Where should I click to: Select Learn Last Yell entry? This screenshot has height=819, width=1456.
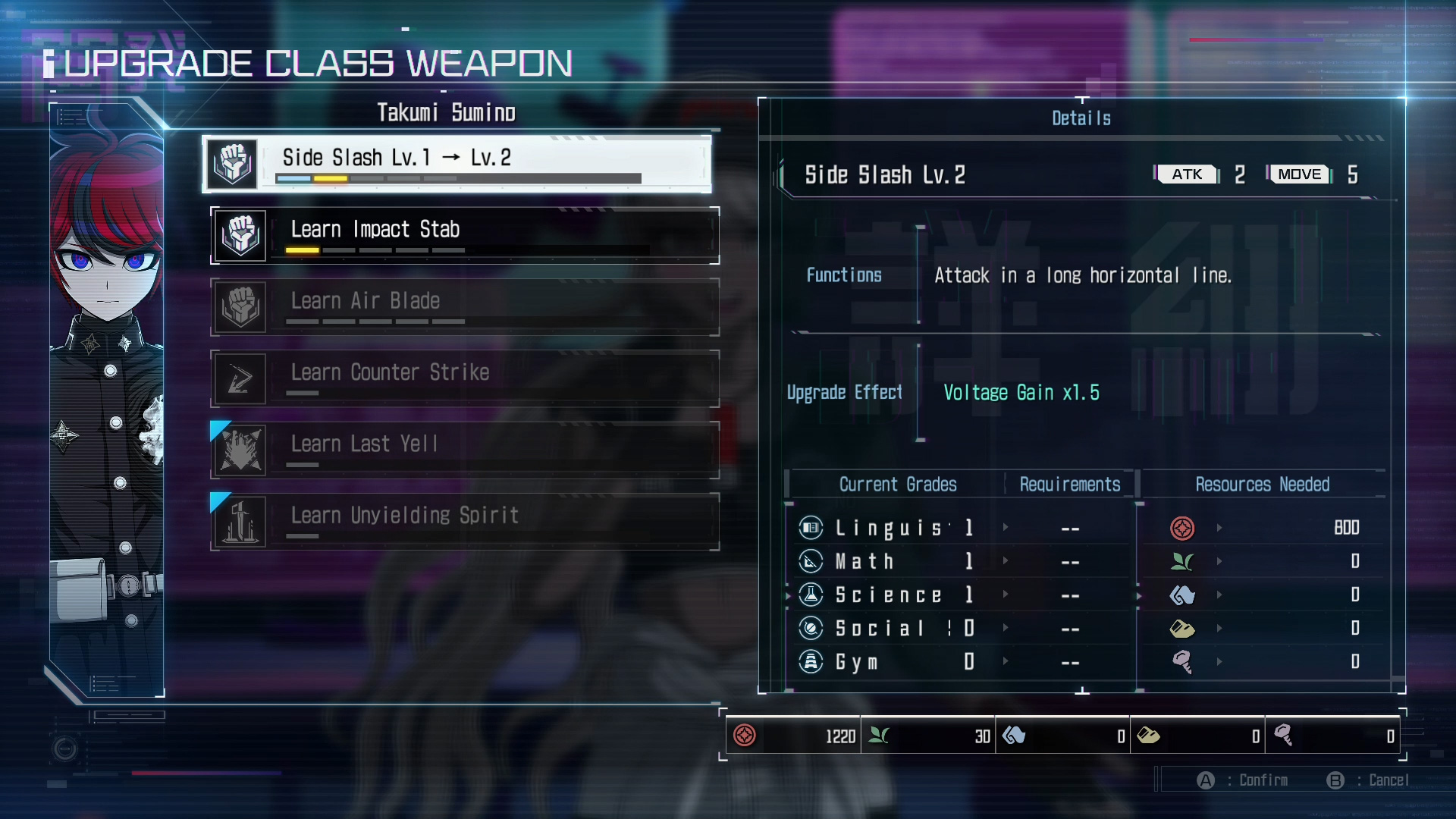pyautogui.click(x=464, y=450)
